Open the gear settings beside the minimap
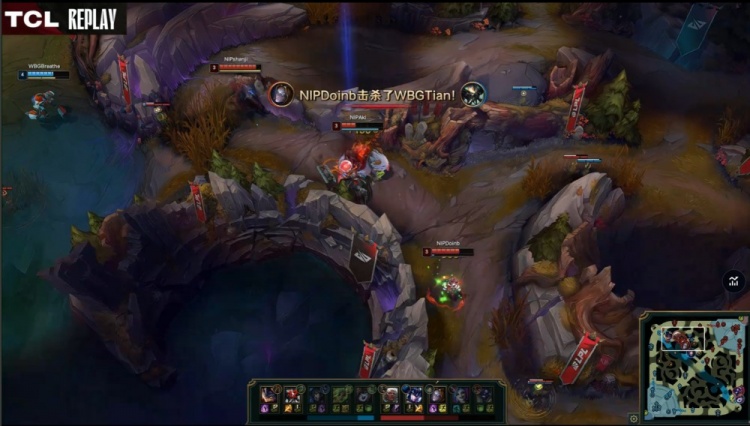 [x=634, y=418]
